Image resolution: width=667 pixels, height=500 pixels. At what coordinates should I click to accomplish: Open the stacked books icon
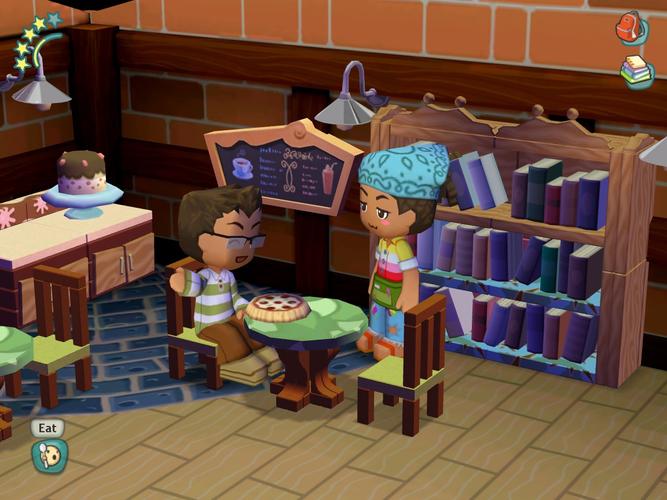point(636,71)
